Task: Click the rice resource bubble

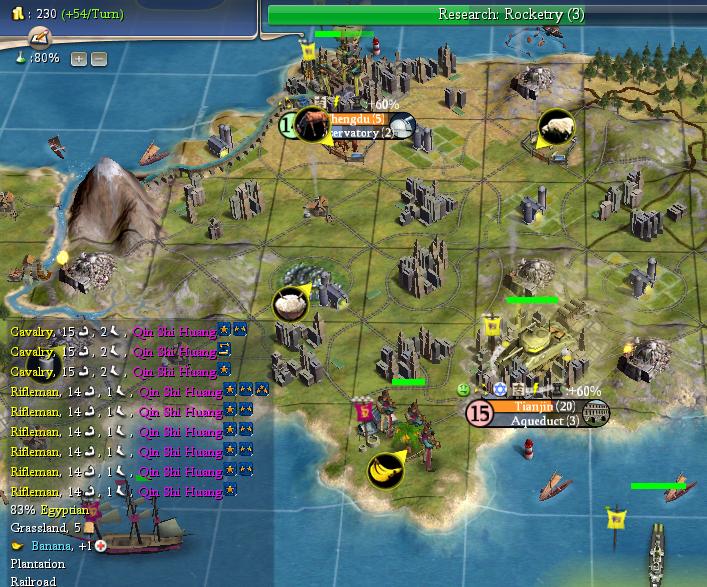Action: coord(291,304)
